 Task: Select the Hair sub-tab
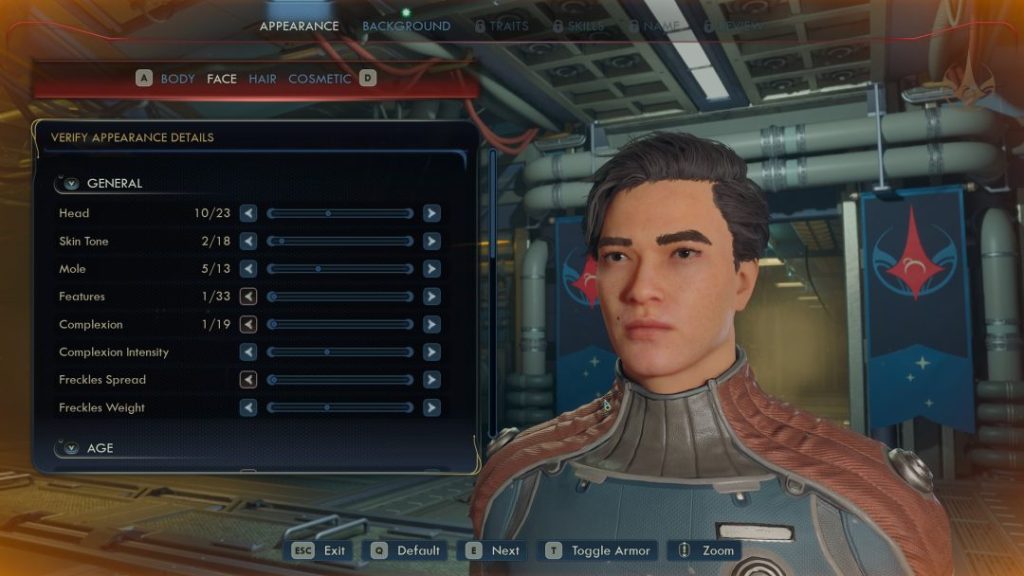pyautogui.click(x=262, y=78)
